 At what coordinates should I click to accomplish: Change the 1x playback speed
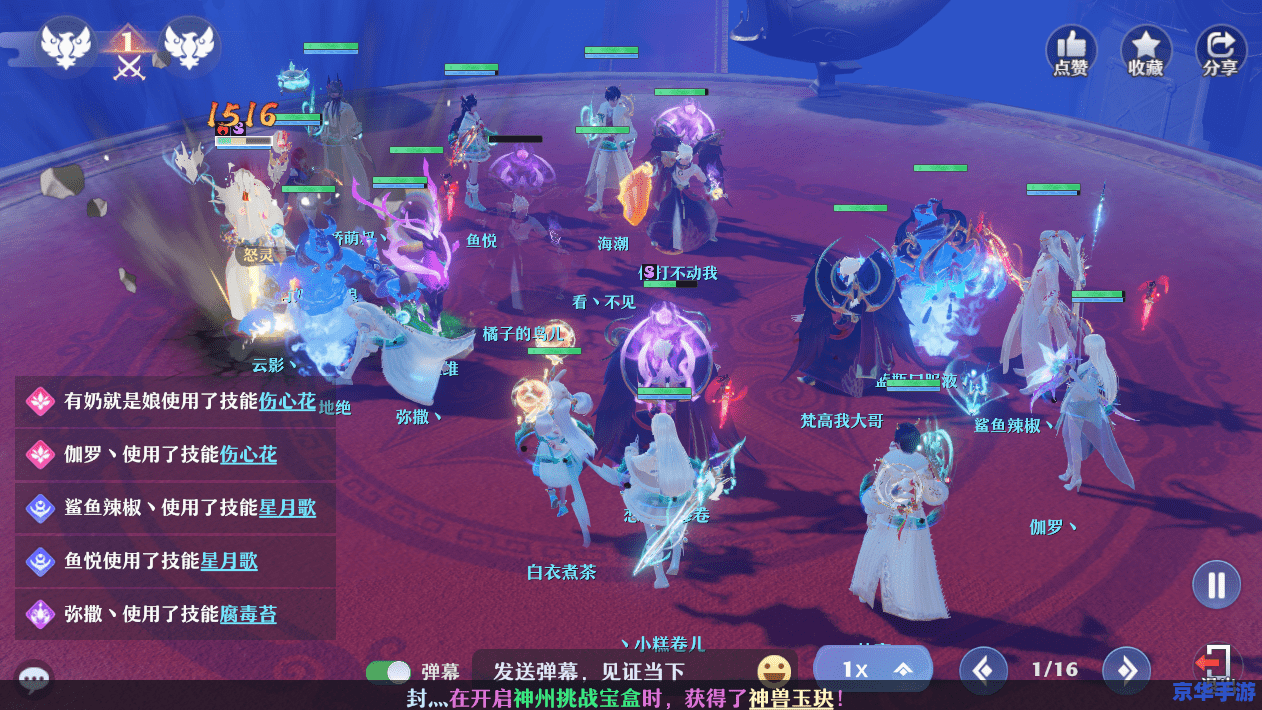(x=873, y=669)
